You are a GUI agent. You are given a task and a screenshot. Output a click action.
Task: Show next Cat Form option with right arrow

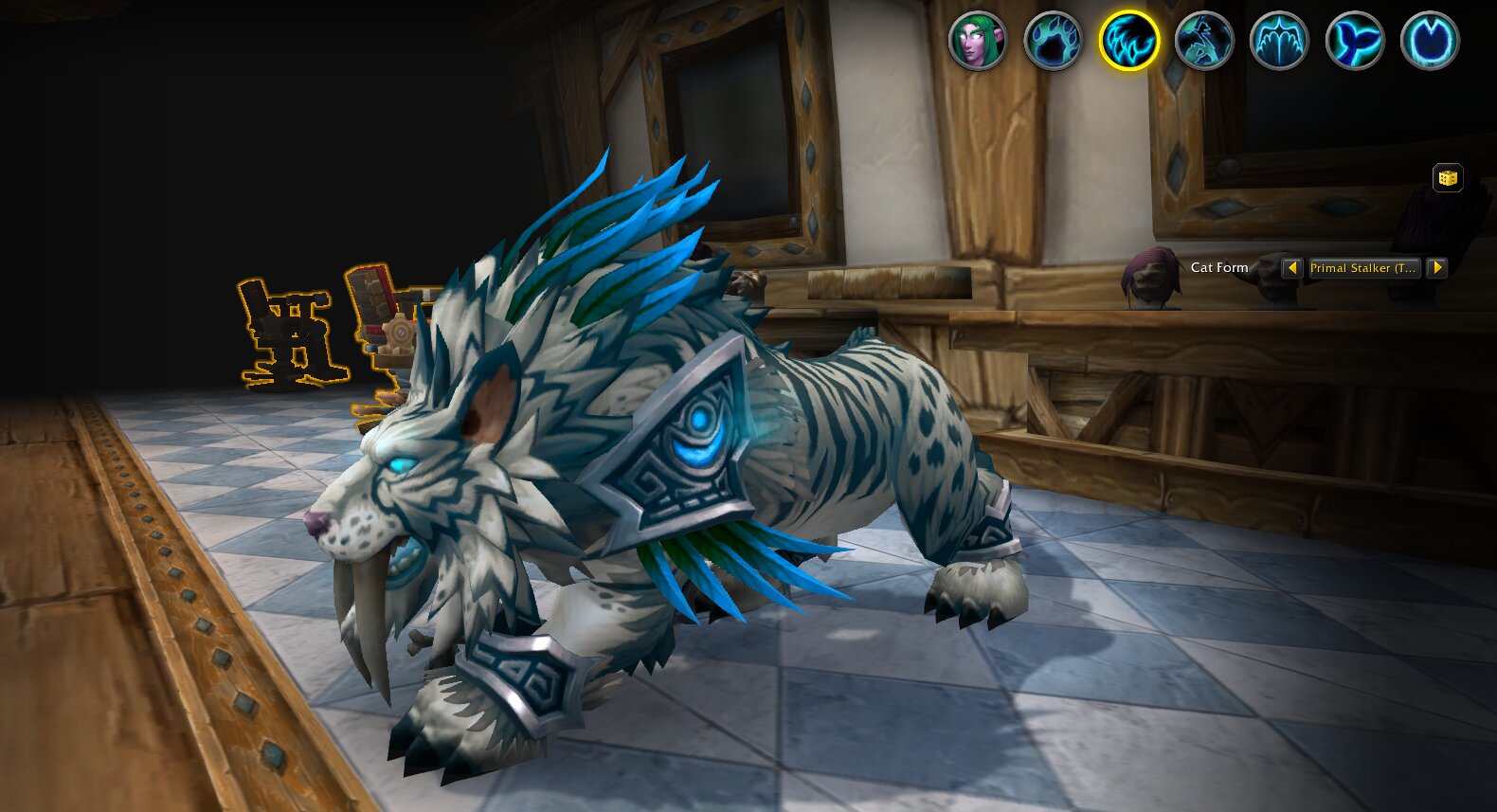coord(1437,268)
